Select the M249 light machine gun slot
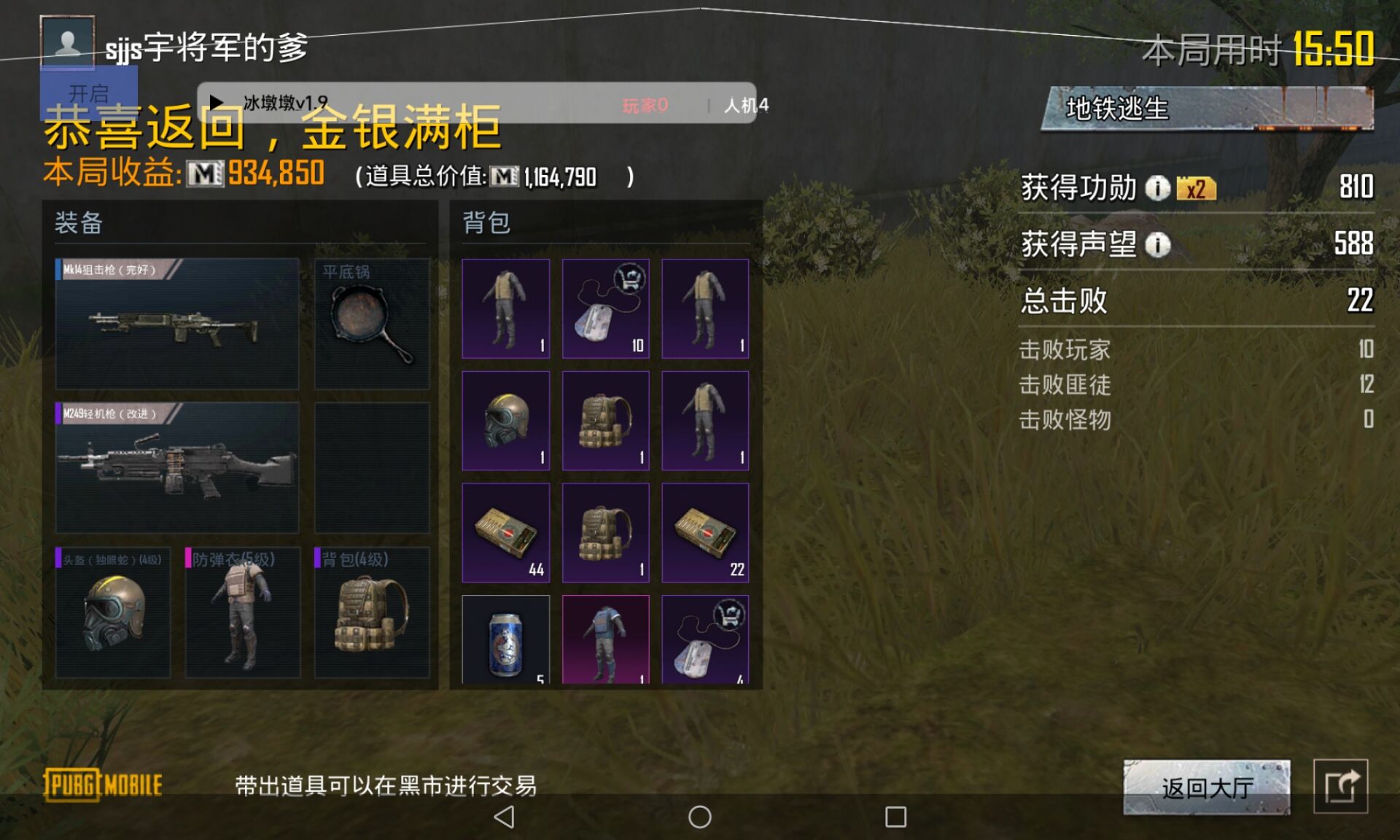This screenshot has width=1400, height=840. 177,467
